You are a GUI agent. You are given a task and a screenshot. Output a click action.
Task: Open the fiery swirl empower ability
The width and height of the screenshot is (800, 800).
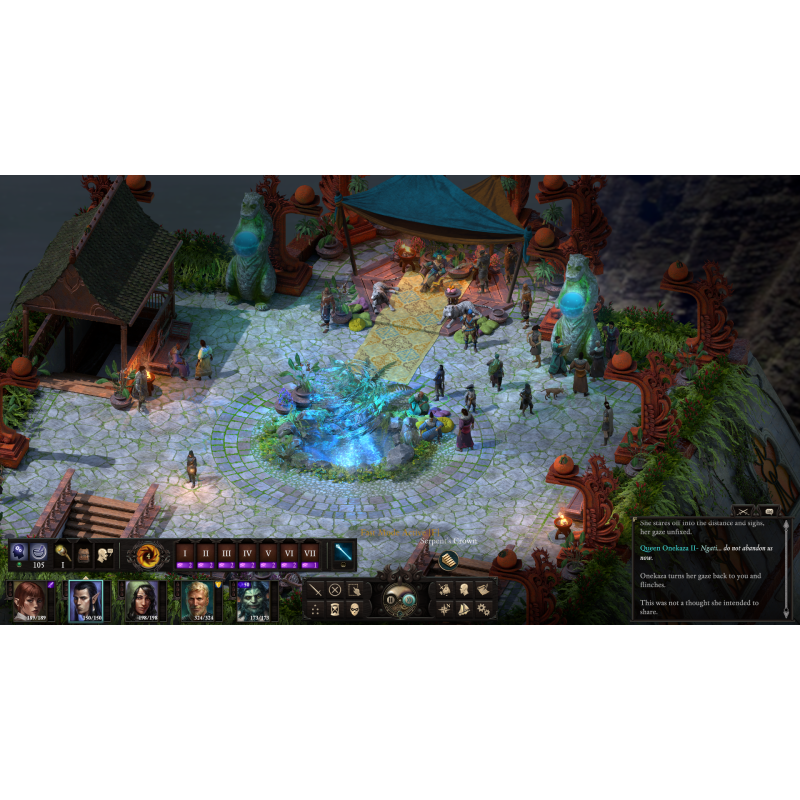151,554
